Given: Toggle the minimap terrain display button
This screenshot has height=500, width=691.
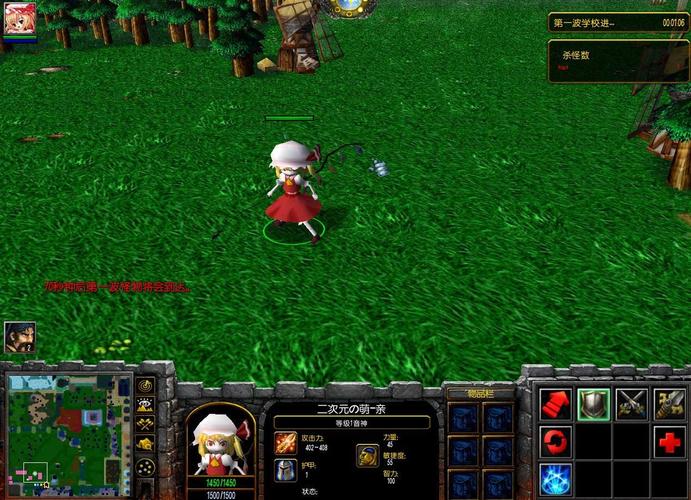Looking at the screenshot, I should click(x=145, y=405).
